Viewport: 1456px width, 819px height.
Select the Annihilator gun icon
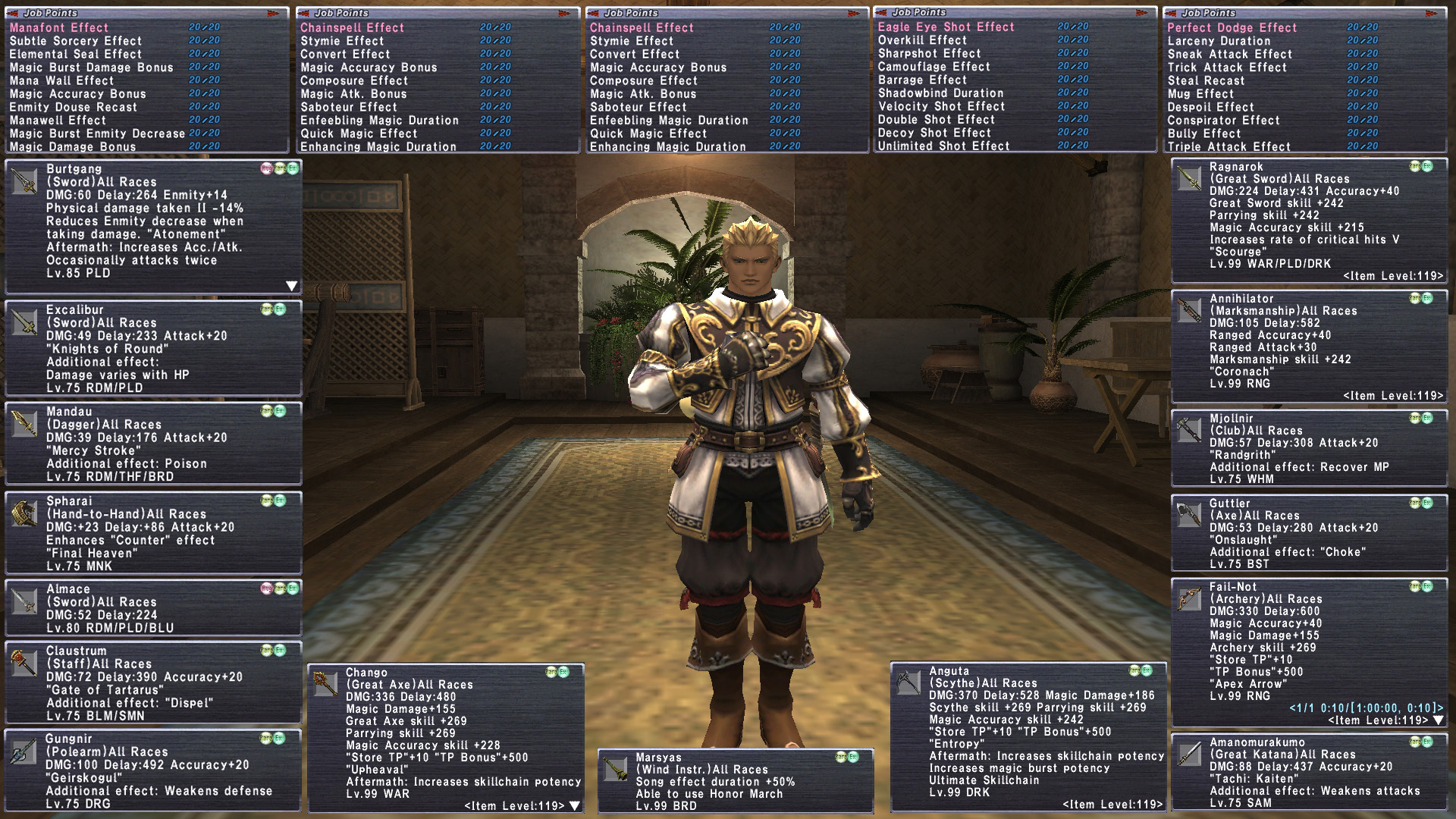pos(1188,311)
